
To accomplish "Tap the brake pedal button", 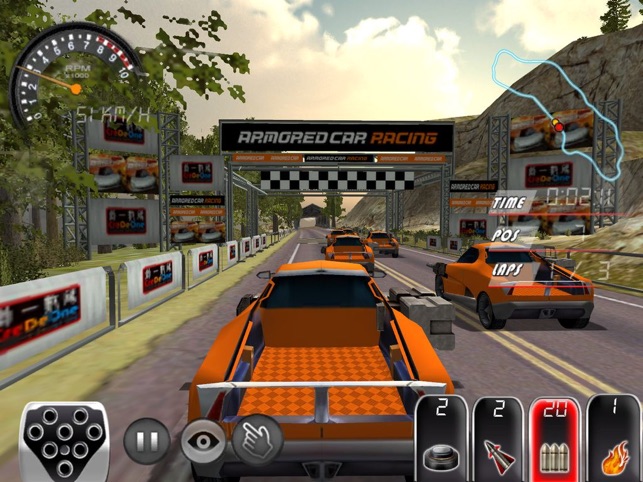I will [66, 441].
